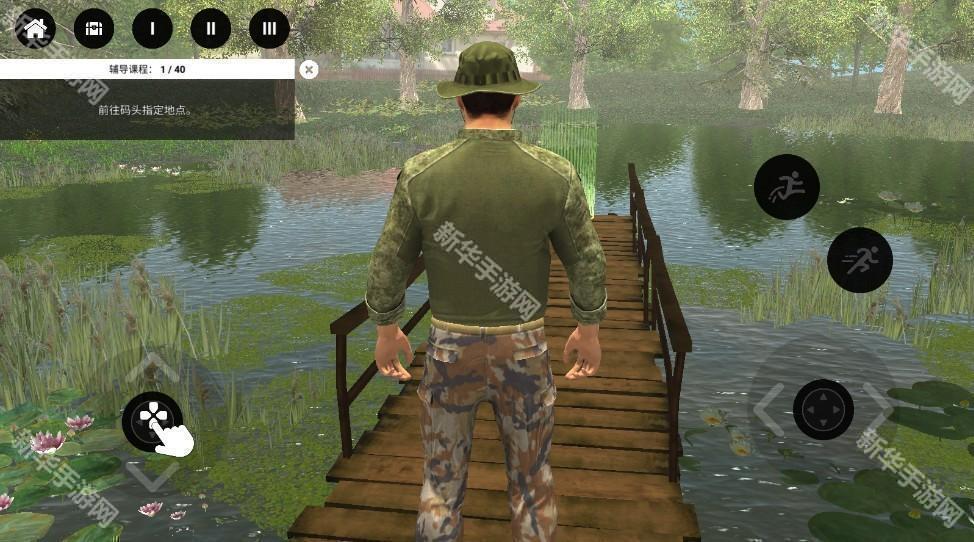974x542 pixels.
Task: Click the down arrow below the movement joystick
Action: (151, 477)
